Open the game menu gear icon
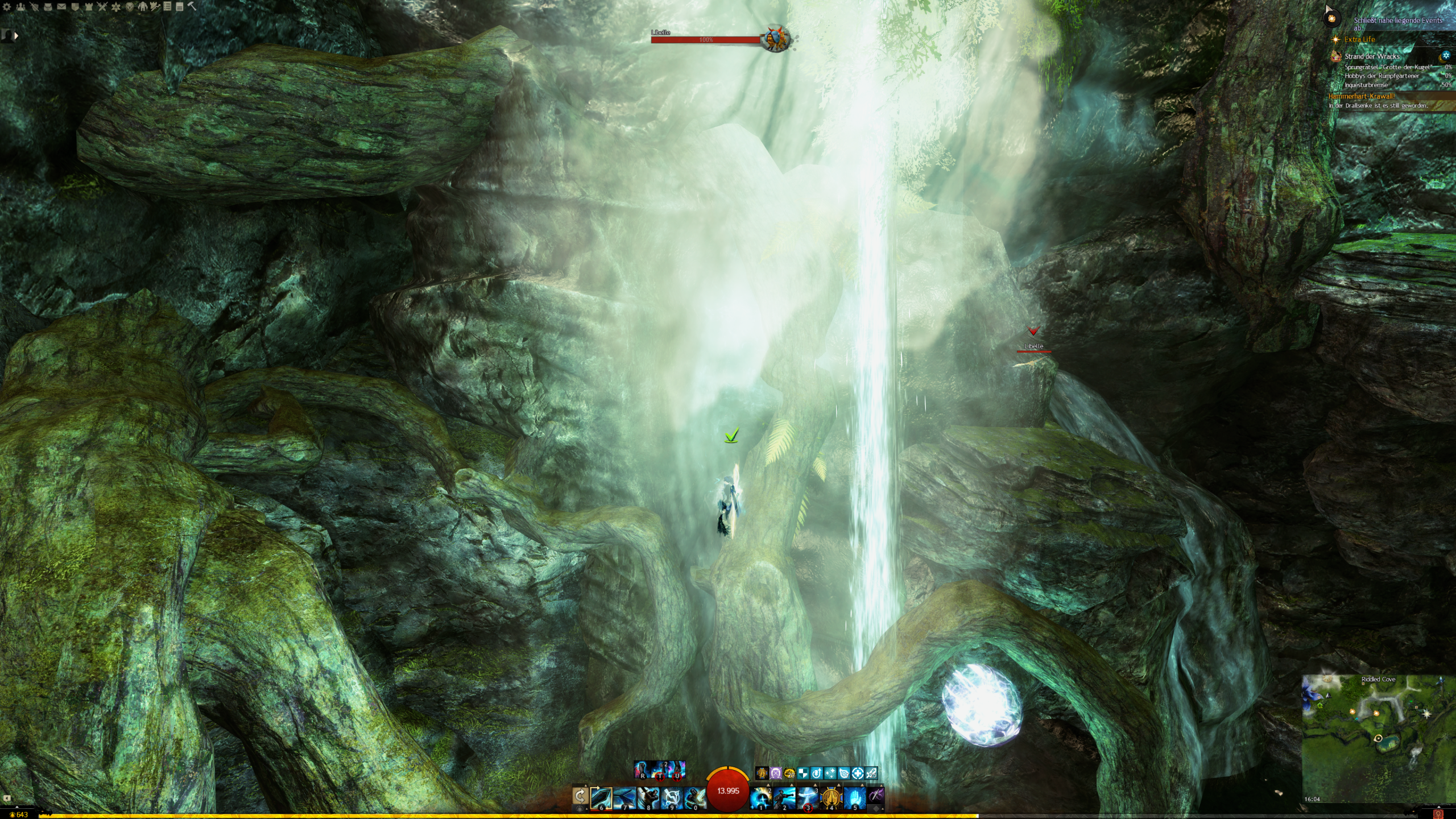 tap(7, 7)
